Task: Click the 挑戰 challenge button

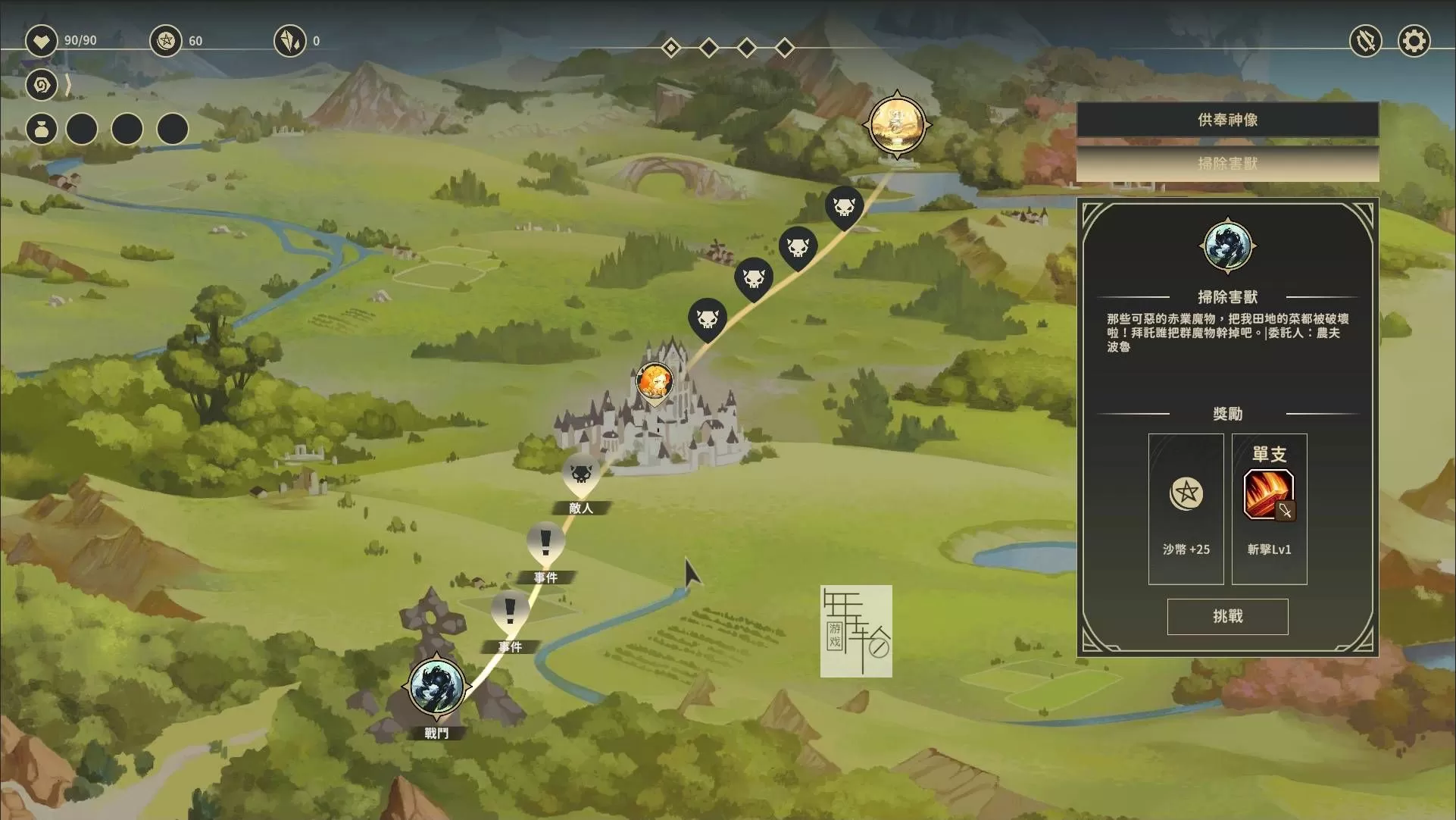Action: click(1227, 616)
